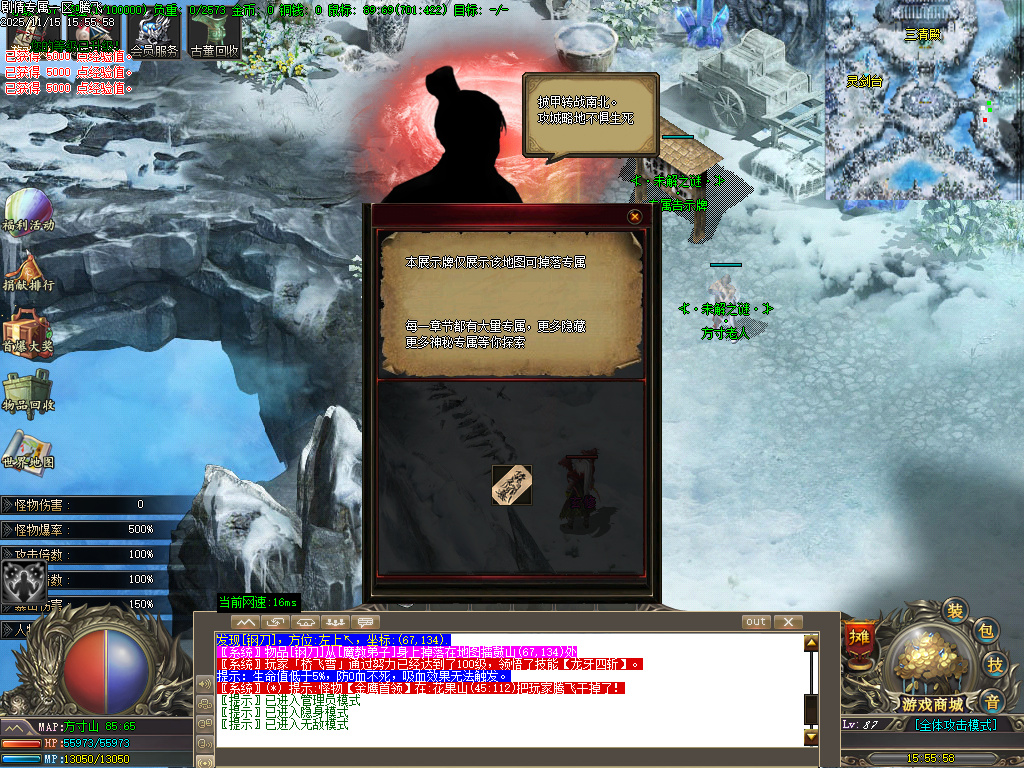Open the 技 skills round button
The width and height of the screenshot is (1024, 768).
tap(995, 664)
